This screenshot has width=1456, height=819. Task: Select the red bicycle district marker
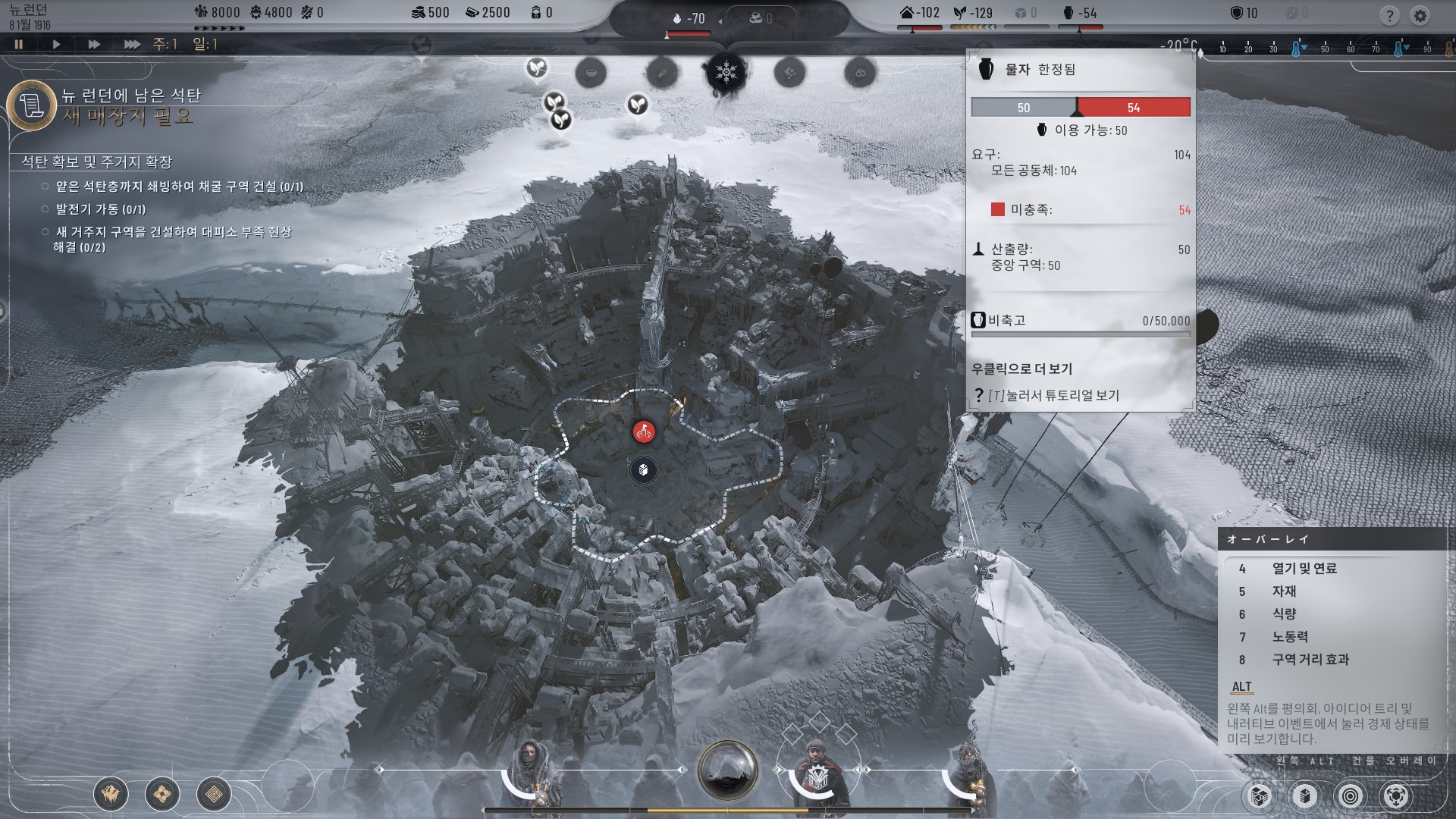click(644, 432)
